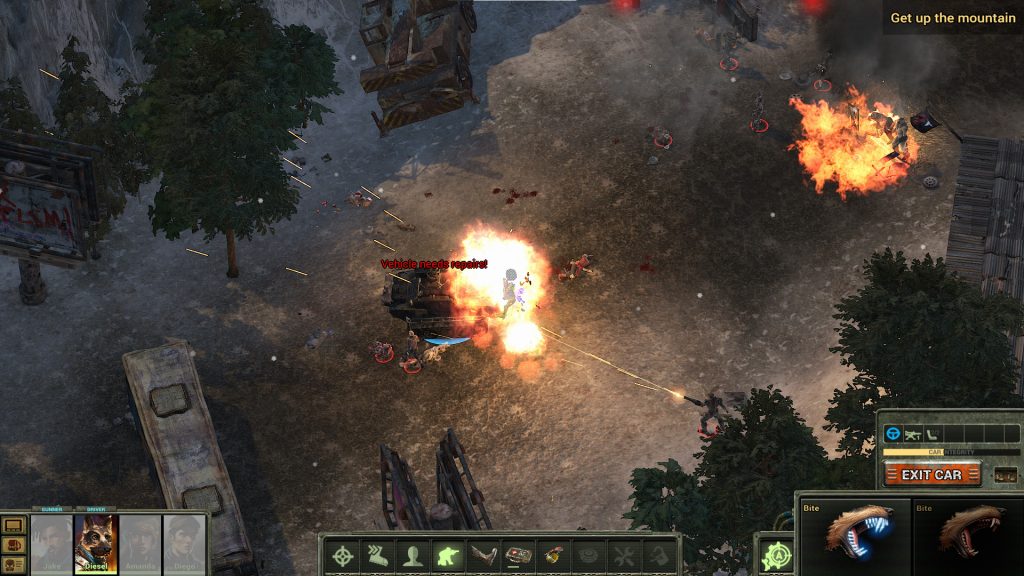Screen dimensions: 1024x576
Task: Activate the crosshair aim ability
Action: click(x=344, y=554)
